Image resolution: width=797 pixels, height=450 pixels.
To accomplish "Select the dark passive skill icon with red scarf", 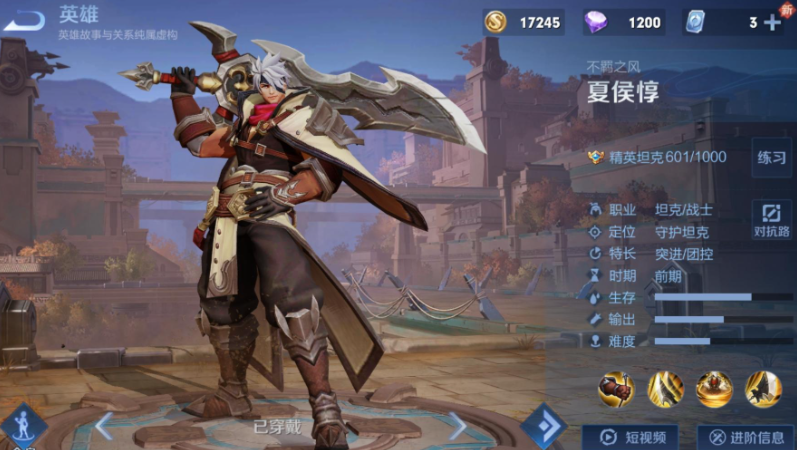I will [x=616, y=389].
